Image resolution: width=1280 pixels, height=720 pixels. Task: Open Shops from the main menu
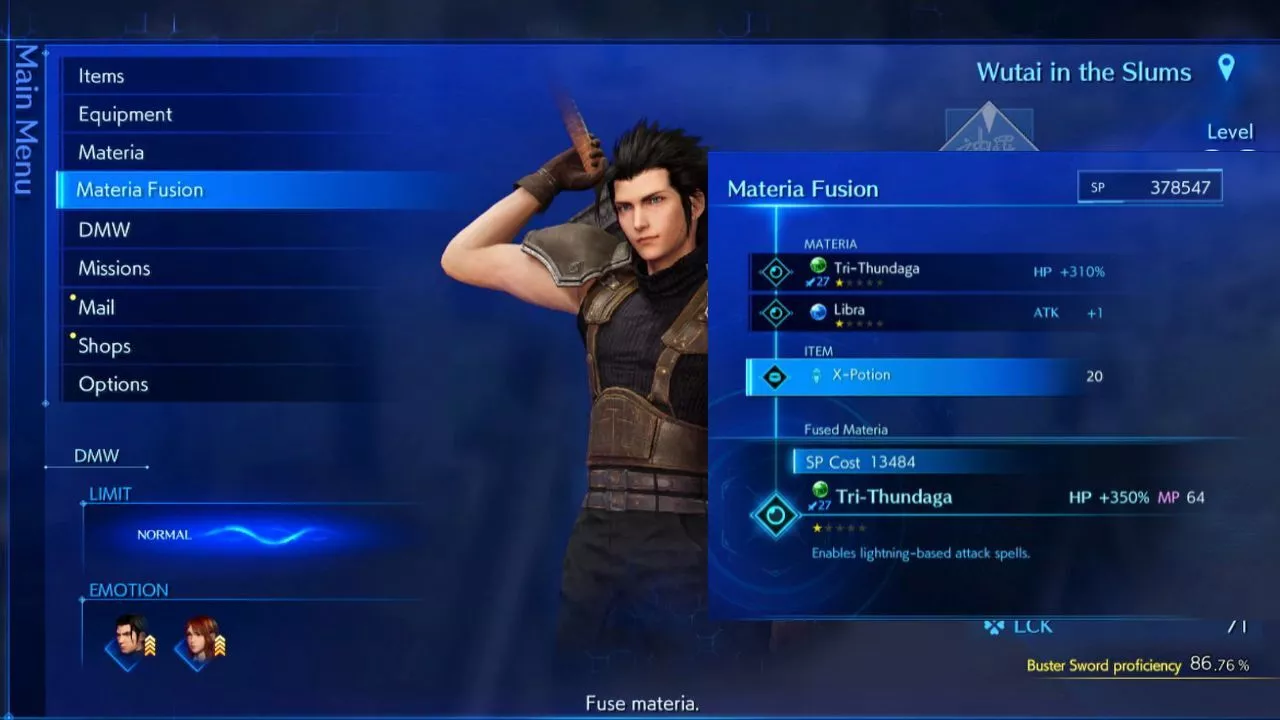(104, 346)
